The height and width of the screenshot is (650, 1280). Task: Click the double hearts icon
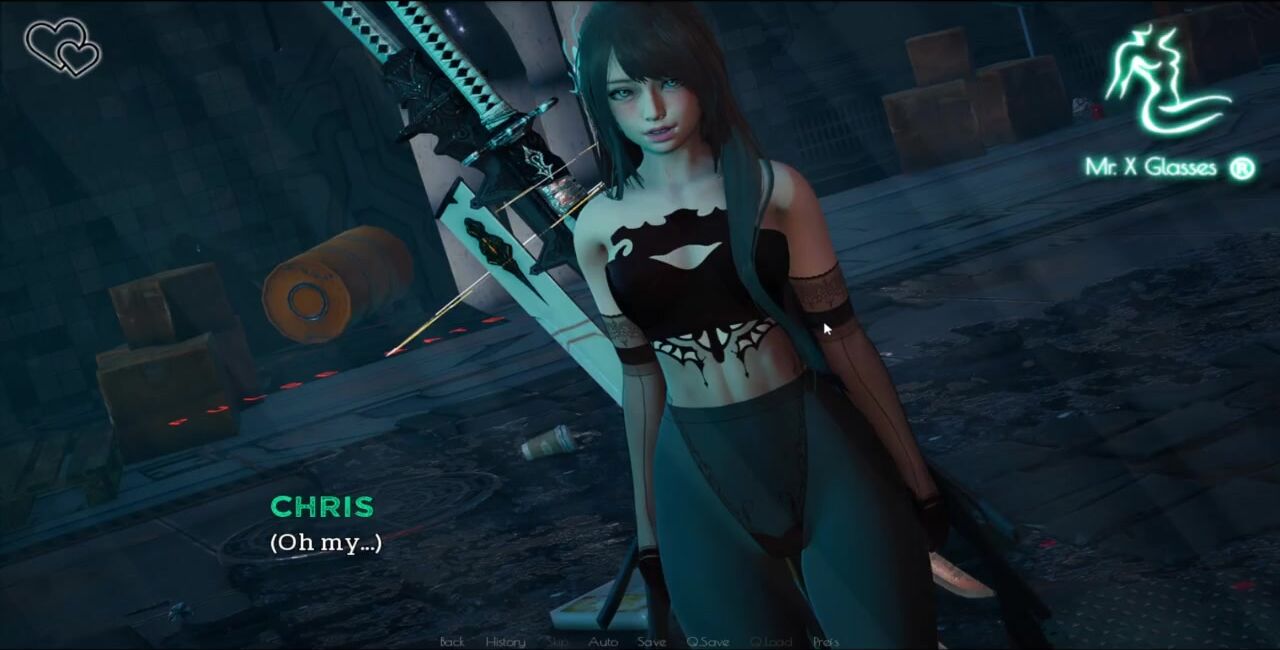point(63,47)
